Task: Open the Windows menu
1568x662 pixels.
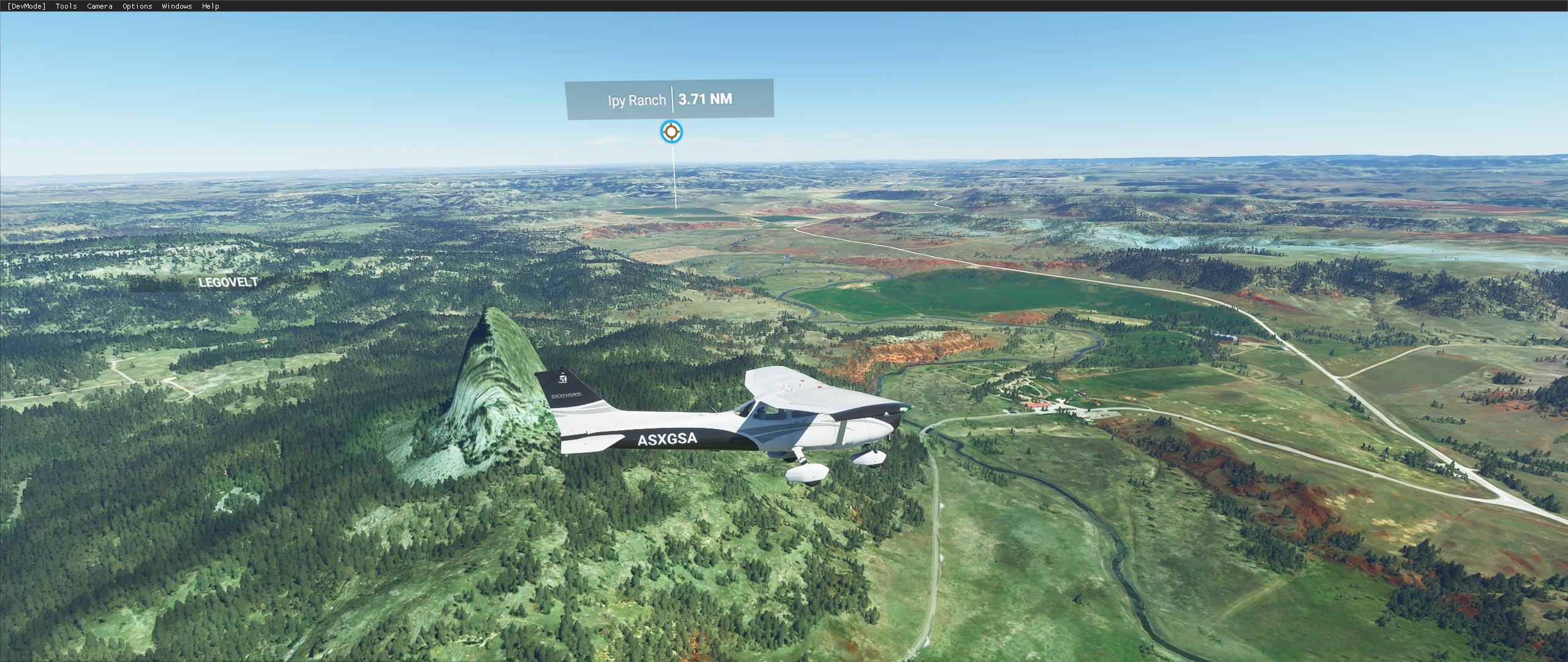Action: point(176,6)
